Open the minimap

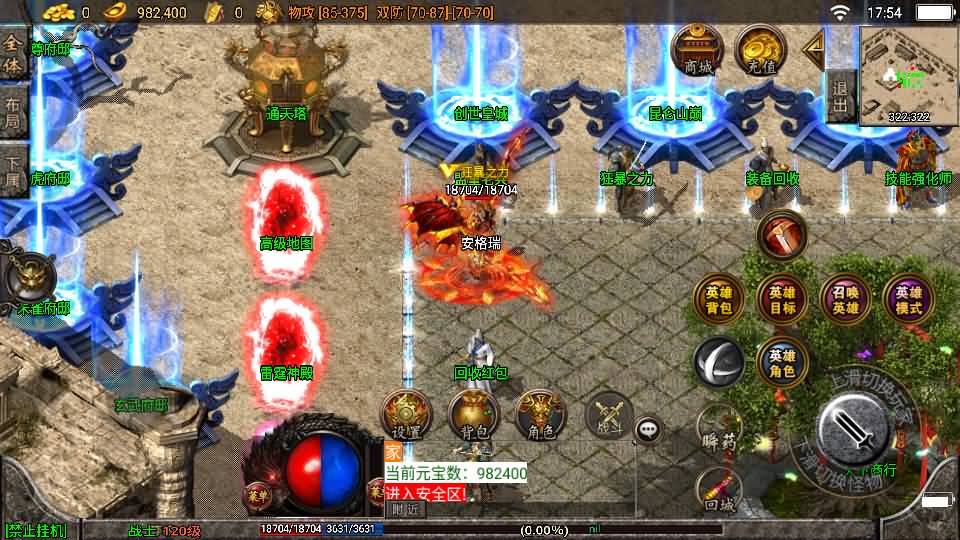tap(908, 74)
